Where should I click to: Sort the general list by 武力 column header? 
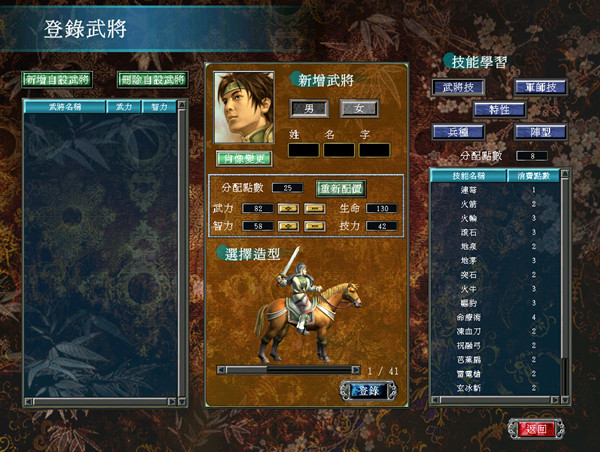pyautogui.click(x=124, y=105)
